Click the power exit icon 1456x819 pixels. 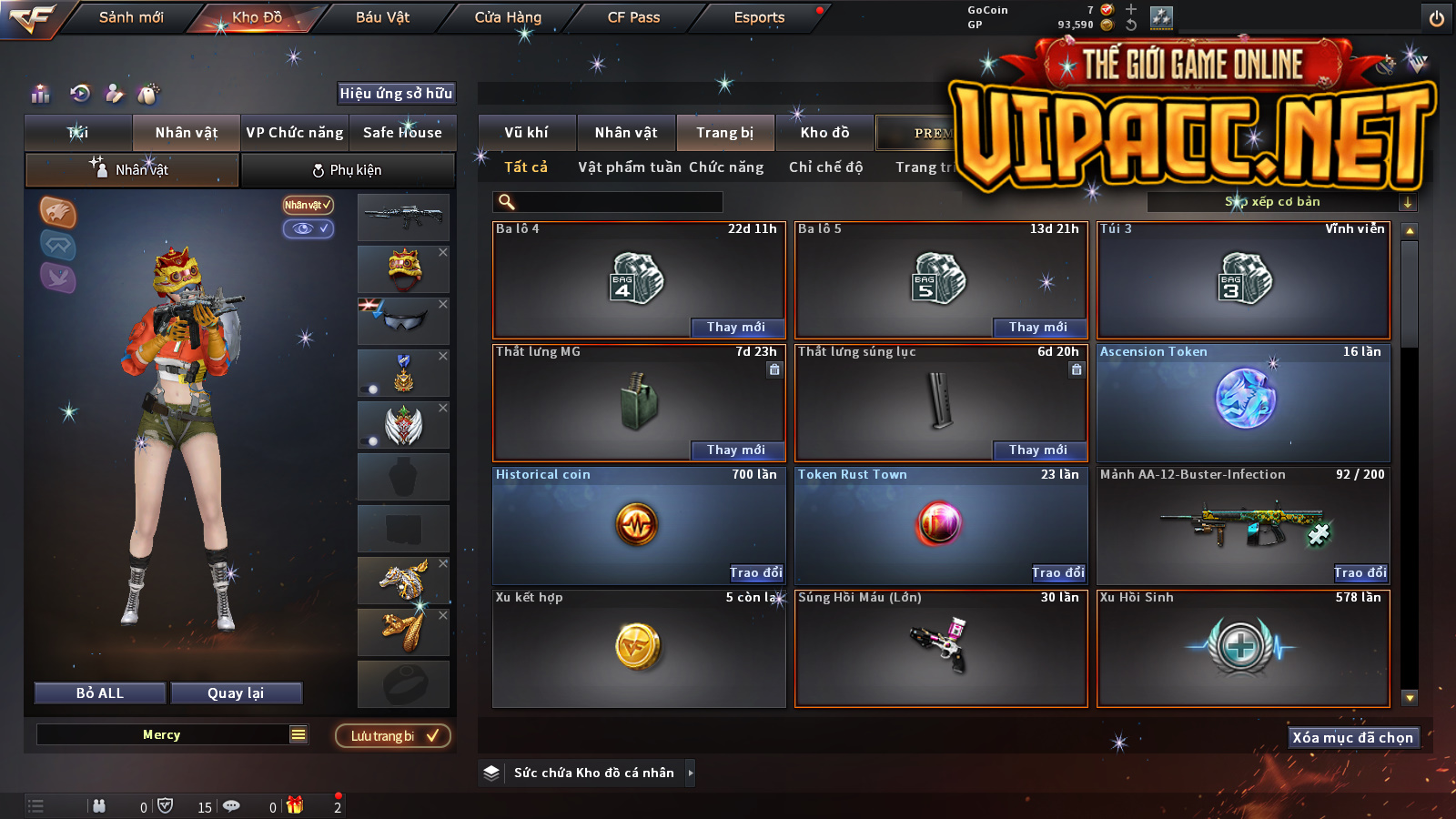[1437, 18]
